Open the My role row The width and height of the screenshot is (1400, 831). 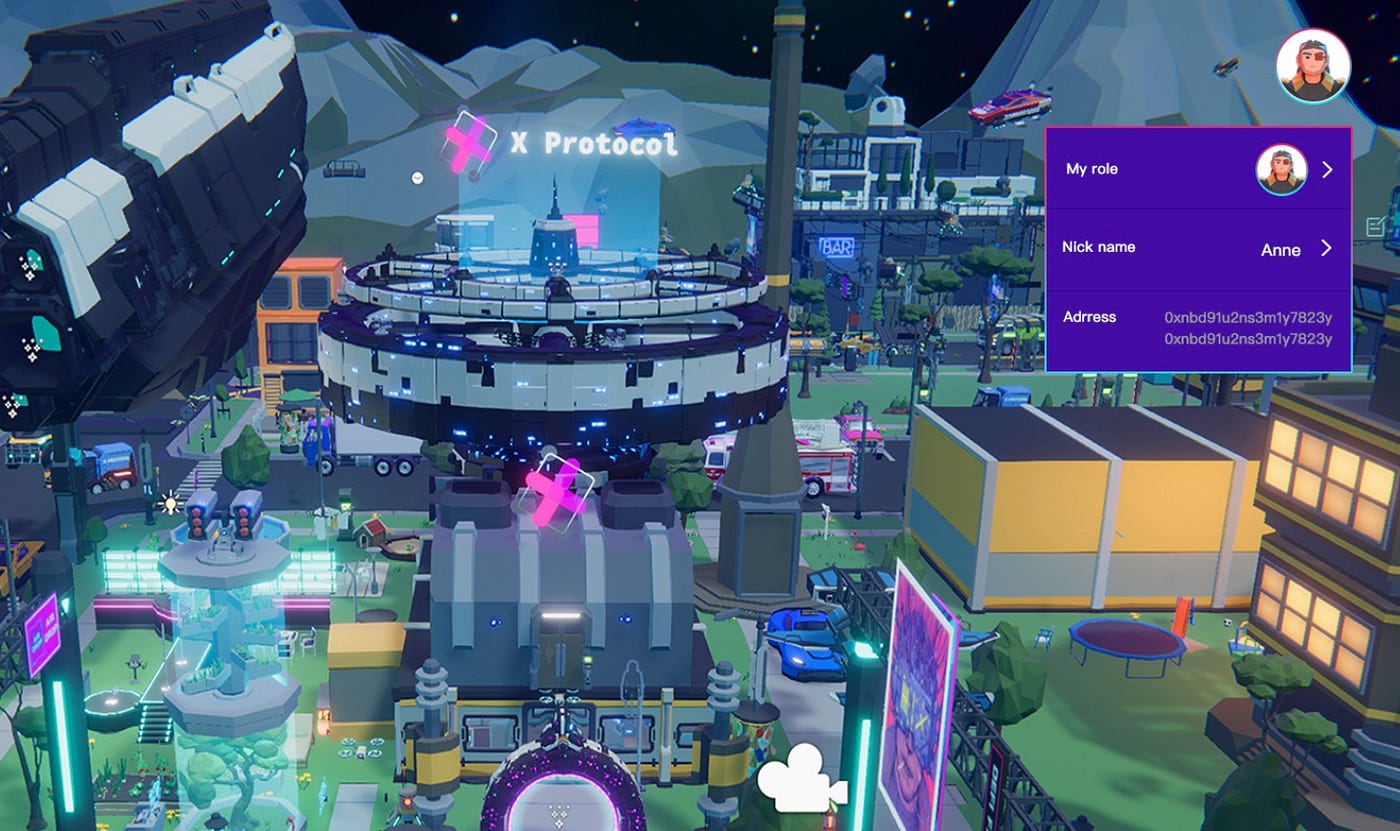[1198, 169]
